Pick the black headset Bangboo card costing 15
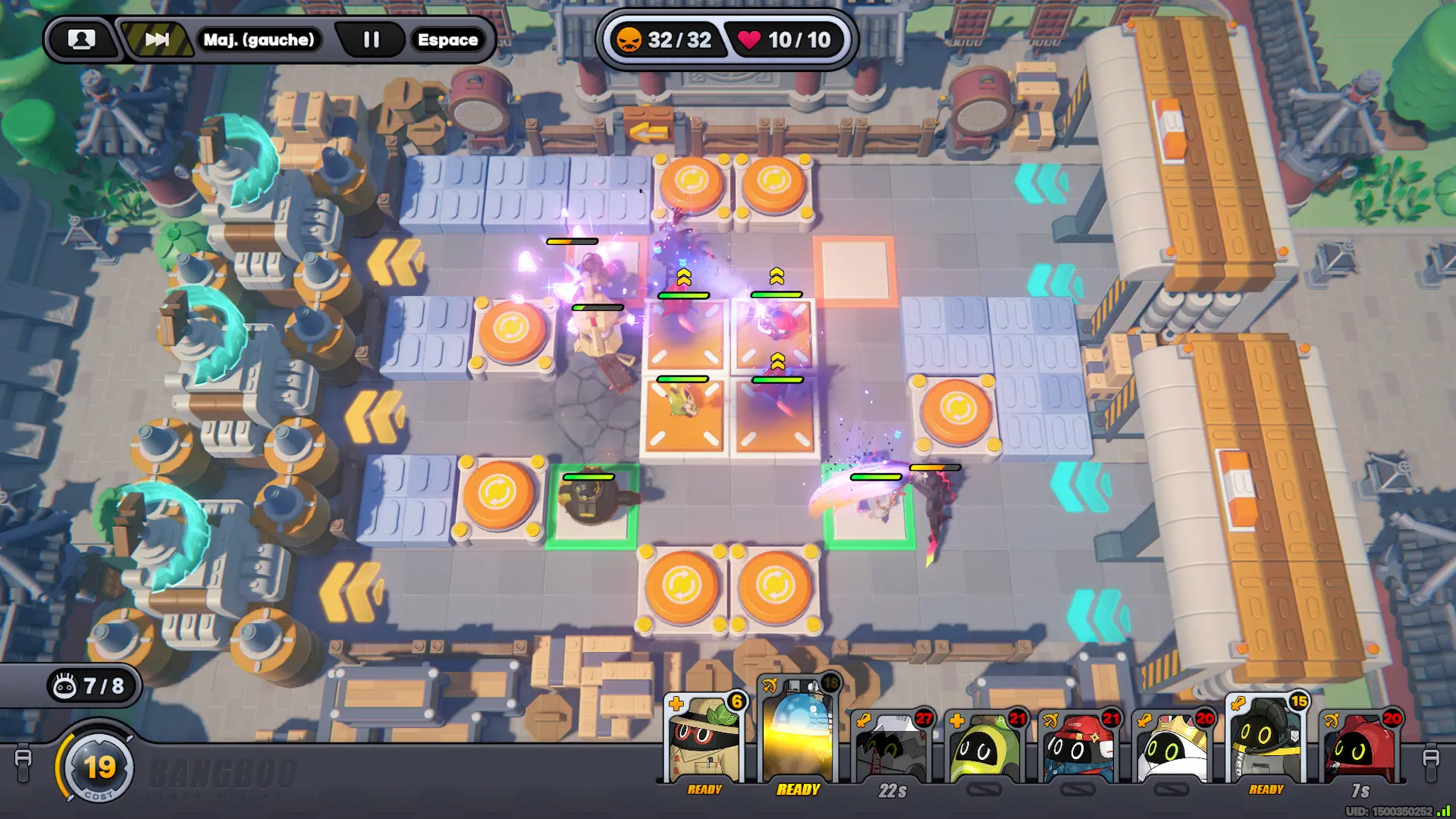Viewport: 1456px width, 819px height. 1266,742
